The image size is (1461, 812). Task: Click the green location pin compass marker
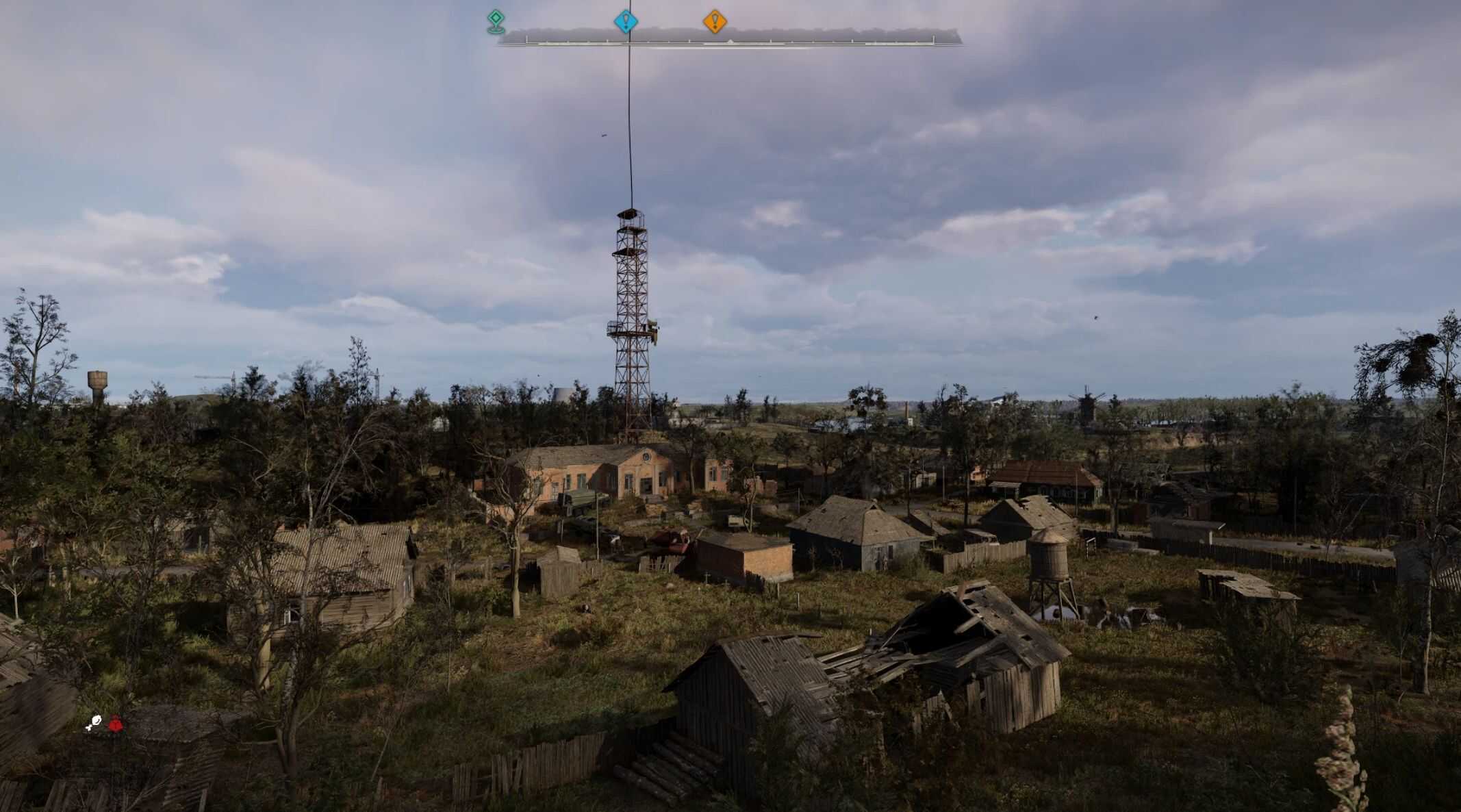pyautogui.click(x=496, y=21)
